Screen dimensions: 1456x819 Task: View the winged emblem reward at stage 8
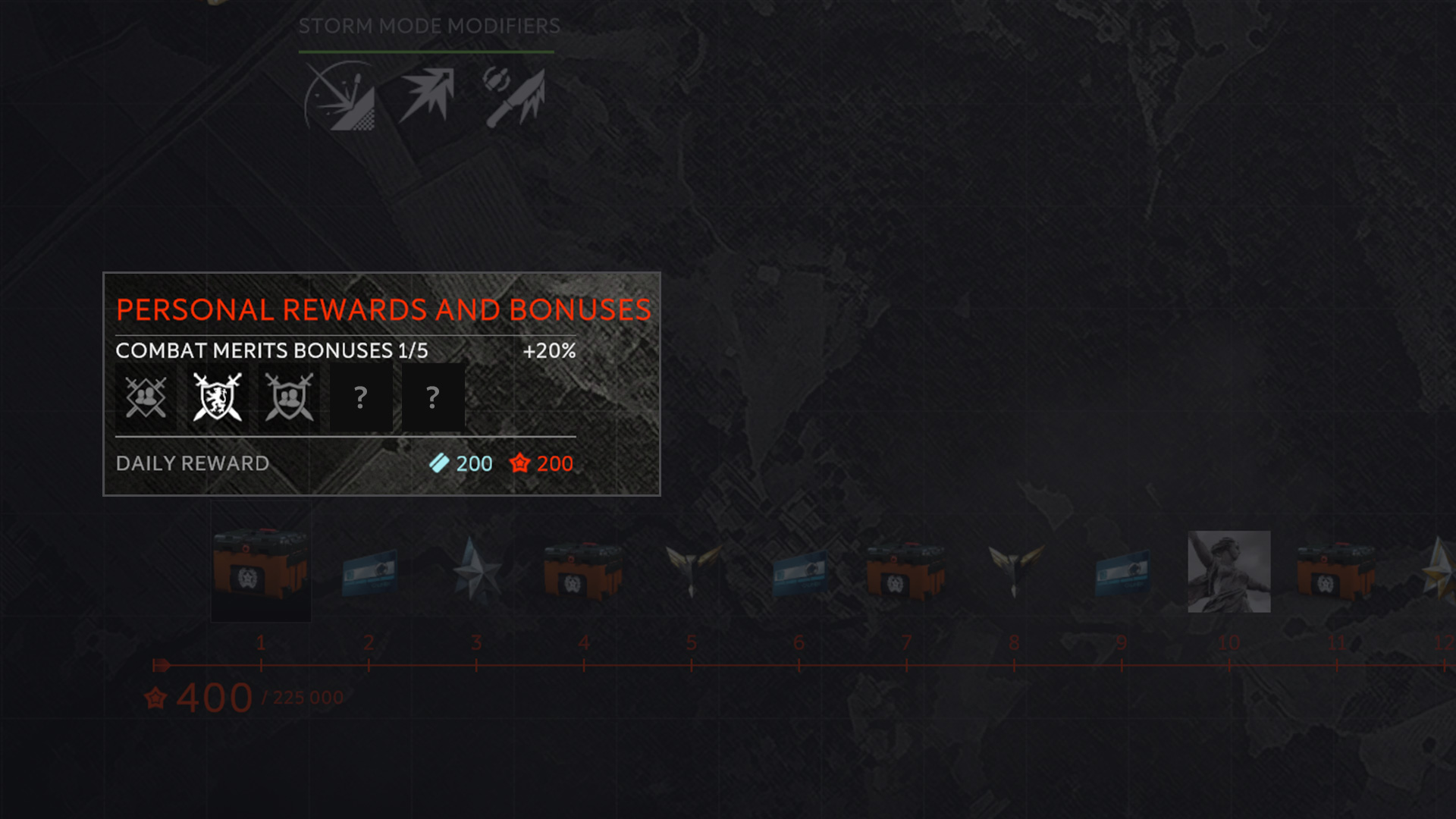pos(1015,569)
